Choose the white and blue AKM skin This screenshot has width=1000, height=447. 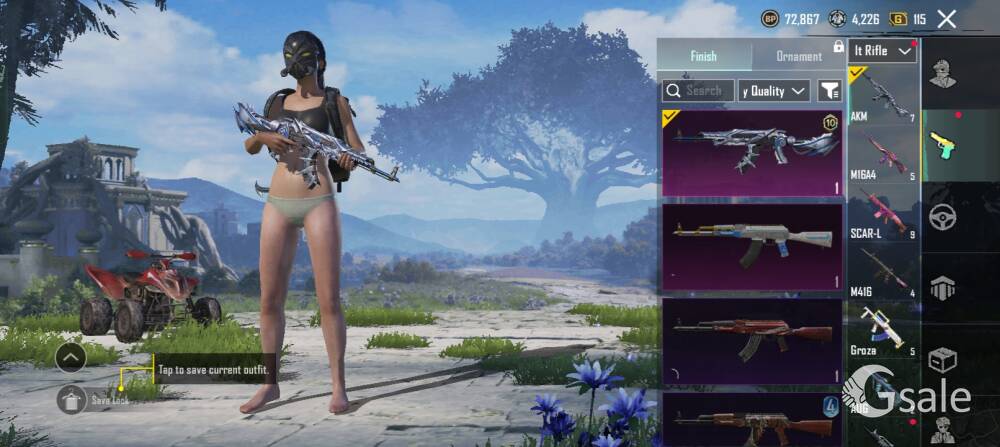tap(752, 245)
